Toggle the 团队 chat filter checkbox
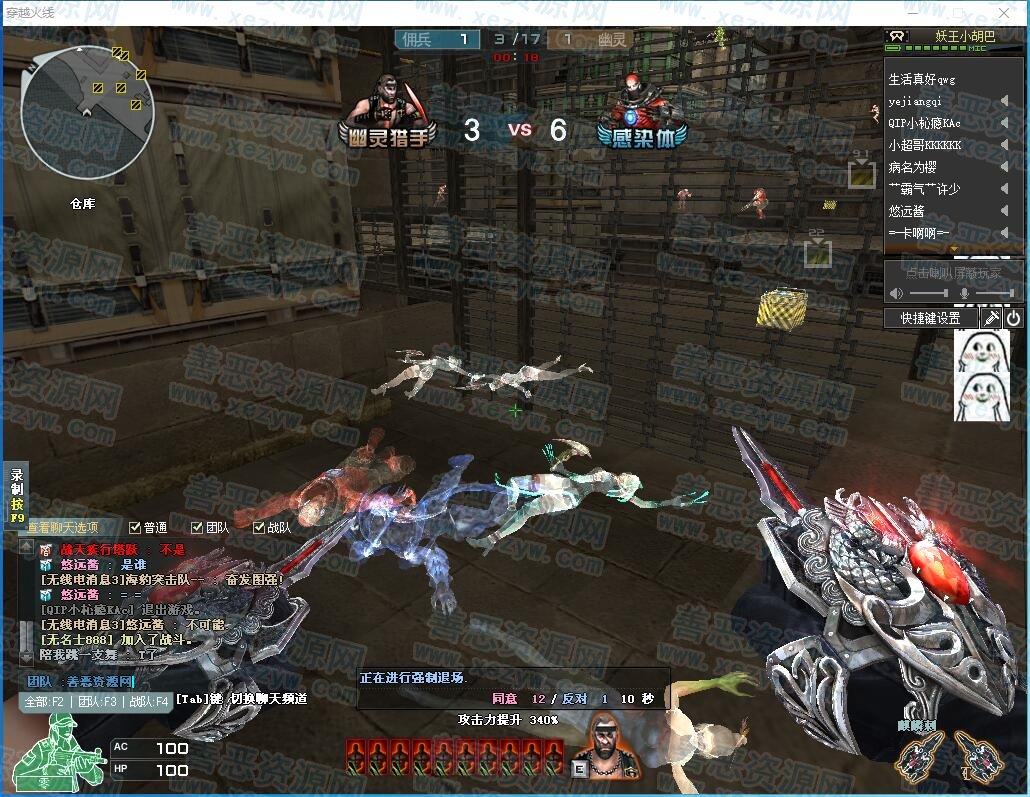This screenshot has width=1030, height=797. [x=197, y=527]
